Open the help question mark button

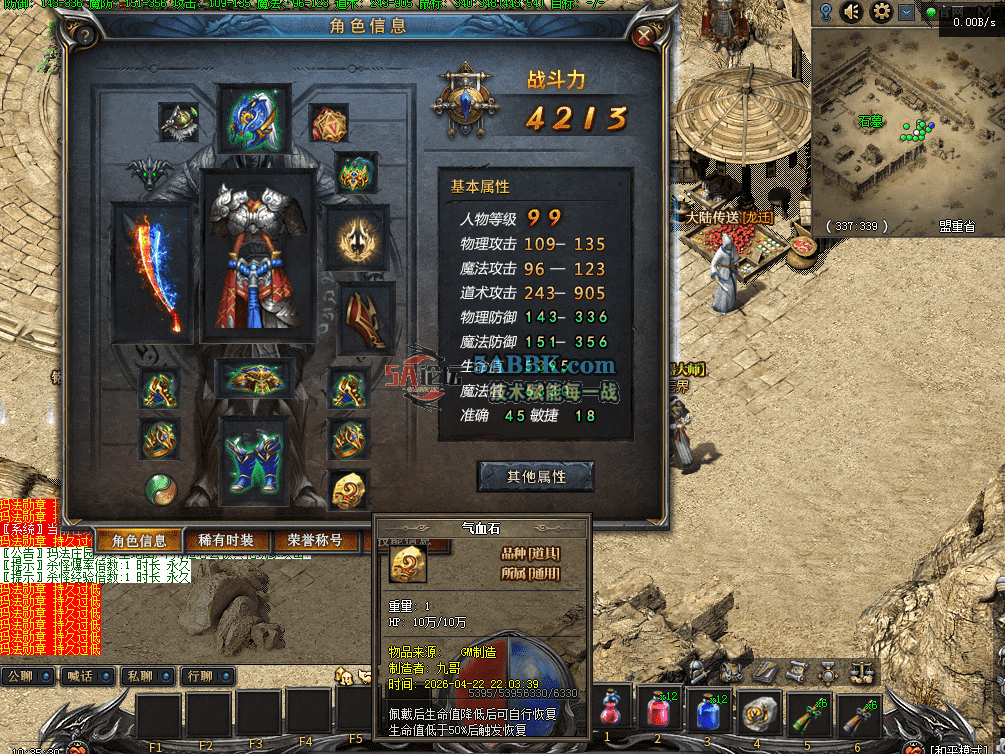pos(85,35)
